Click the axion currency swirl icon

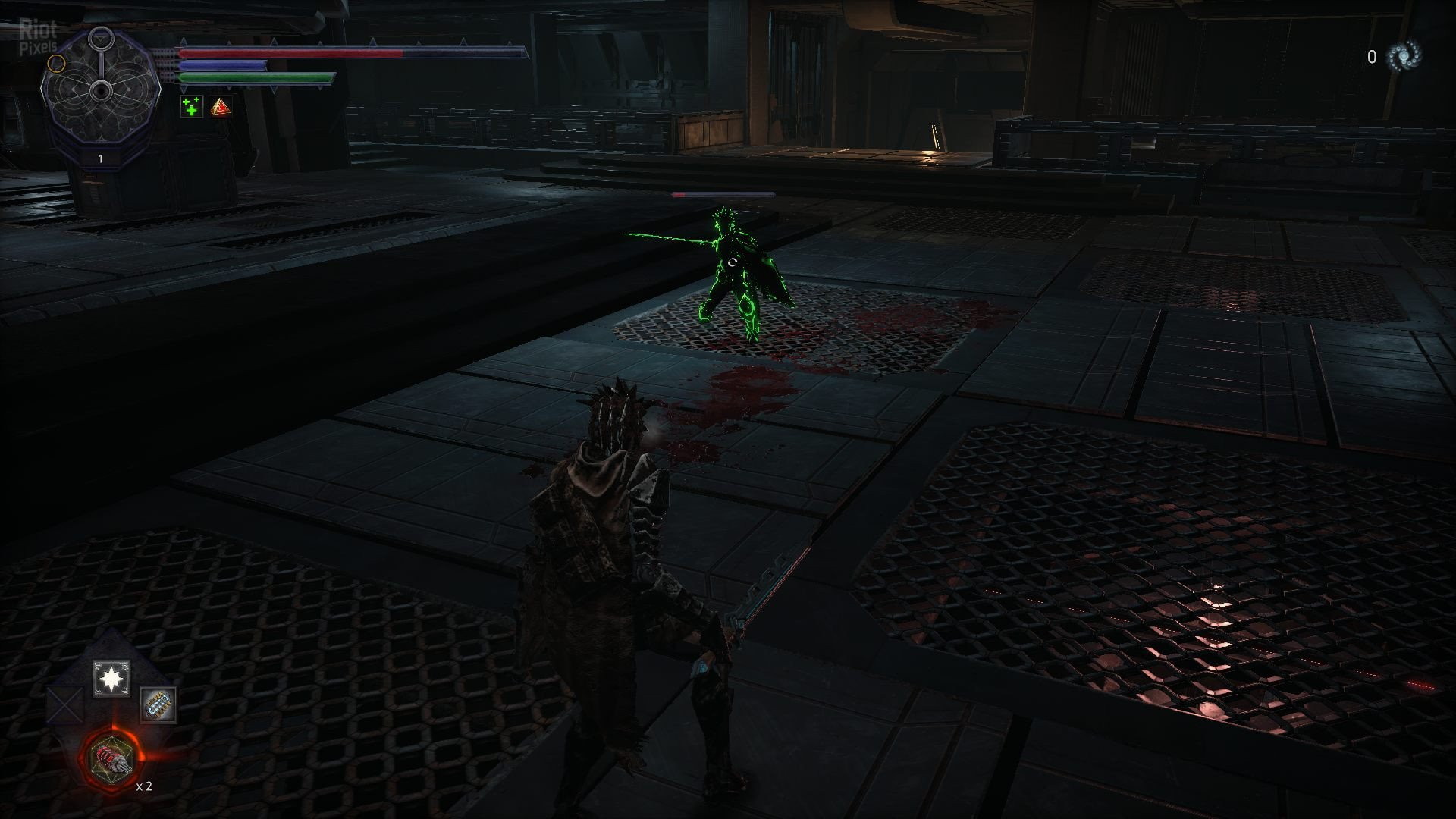point(1403,56)
